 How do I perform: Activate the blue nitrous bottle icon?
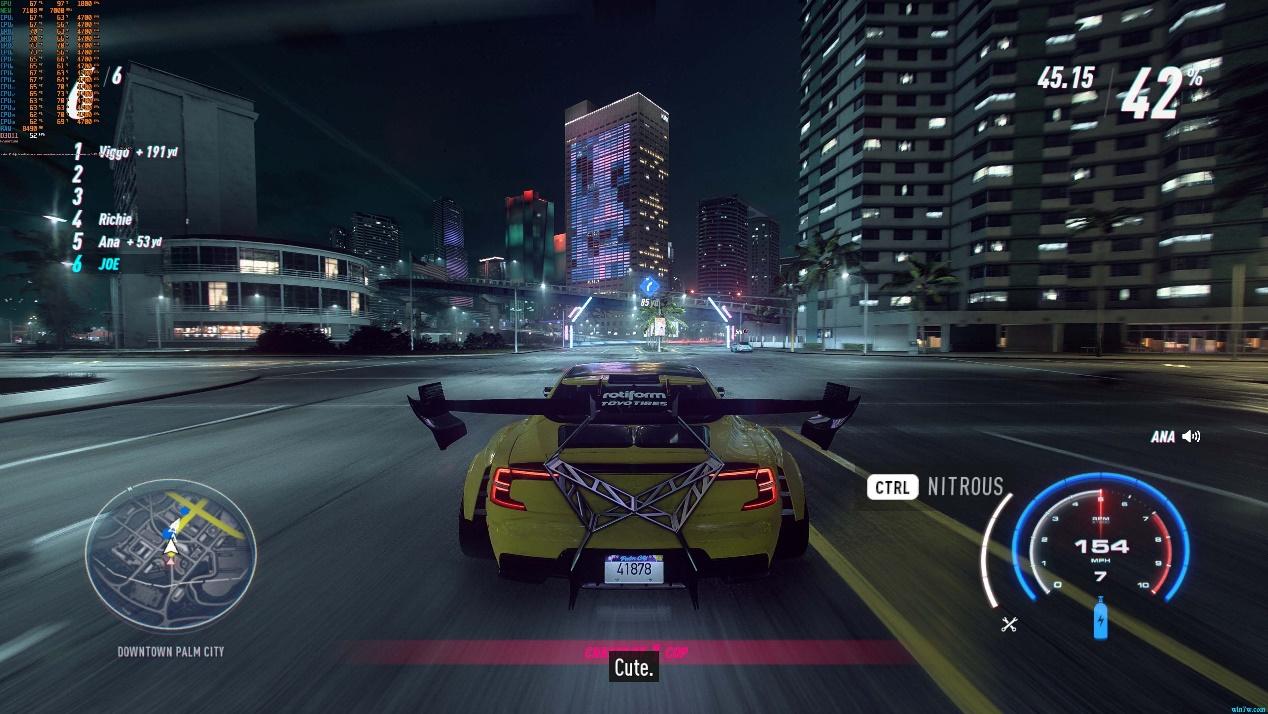(1101, 620)
